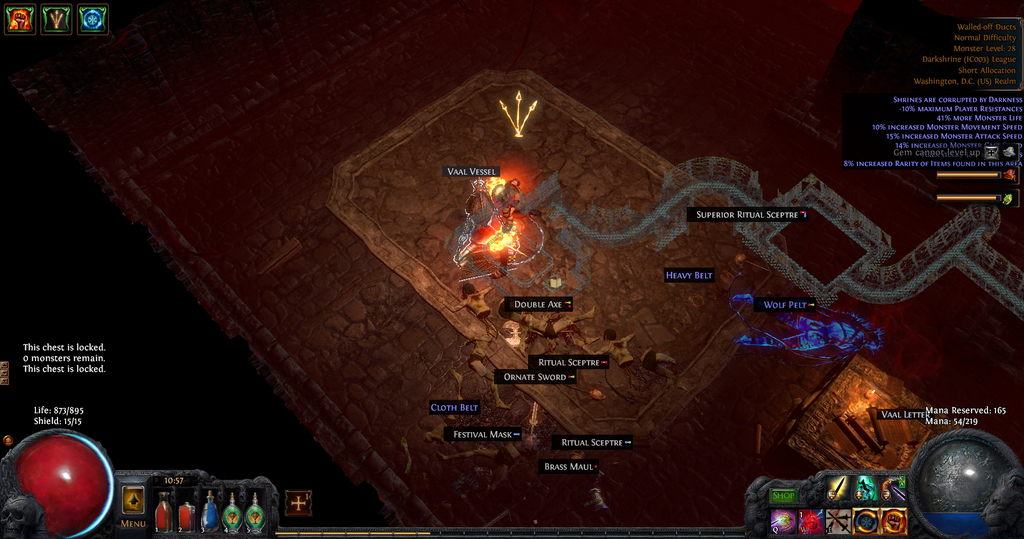This screenshot has width=1024, height=539.
Task: Select the red W skill icon
Action: coord(810,520)
